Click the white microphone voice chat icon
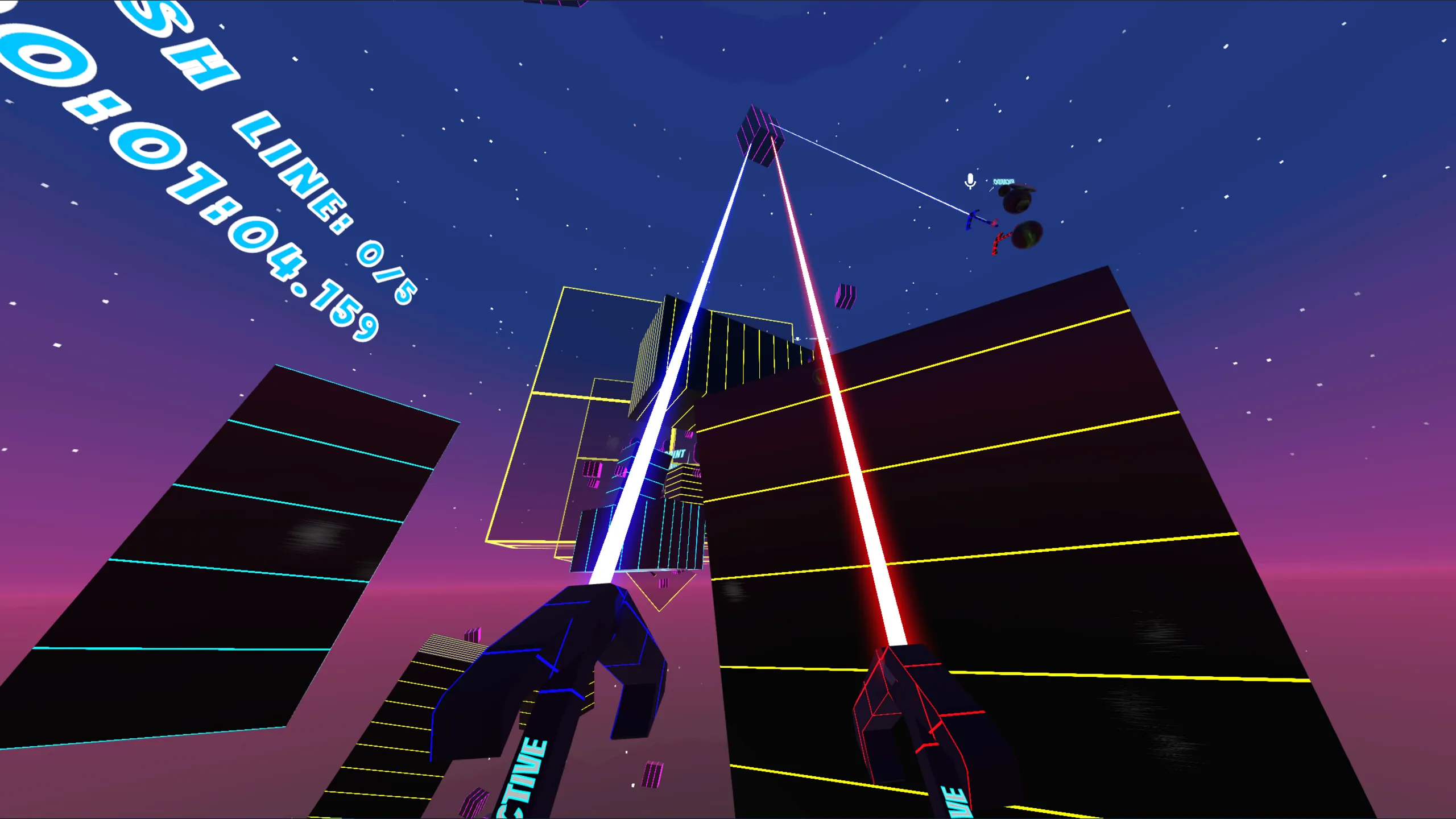This screenshot has height=819, width=1456. click(x=970, y=181)
